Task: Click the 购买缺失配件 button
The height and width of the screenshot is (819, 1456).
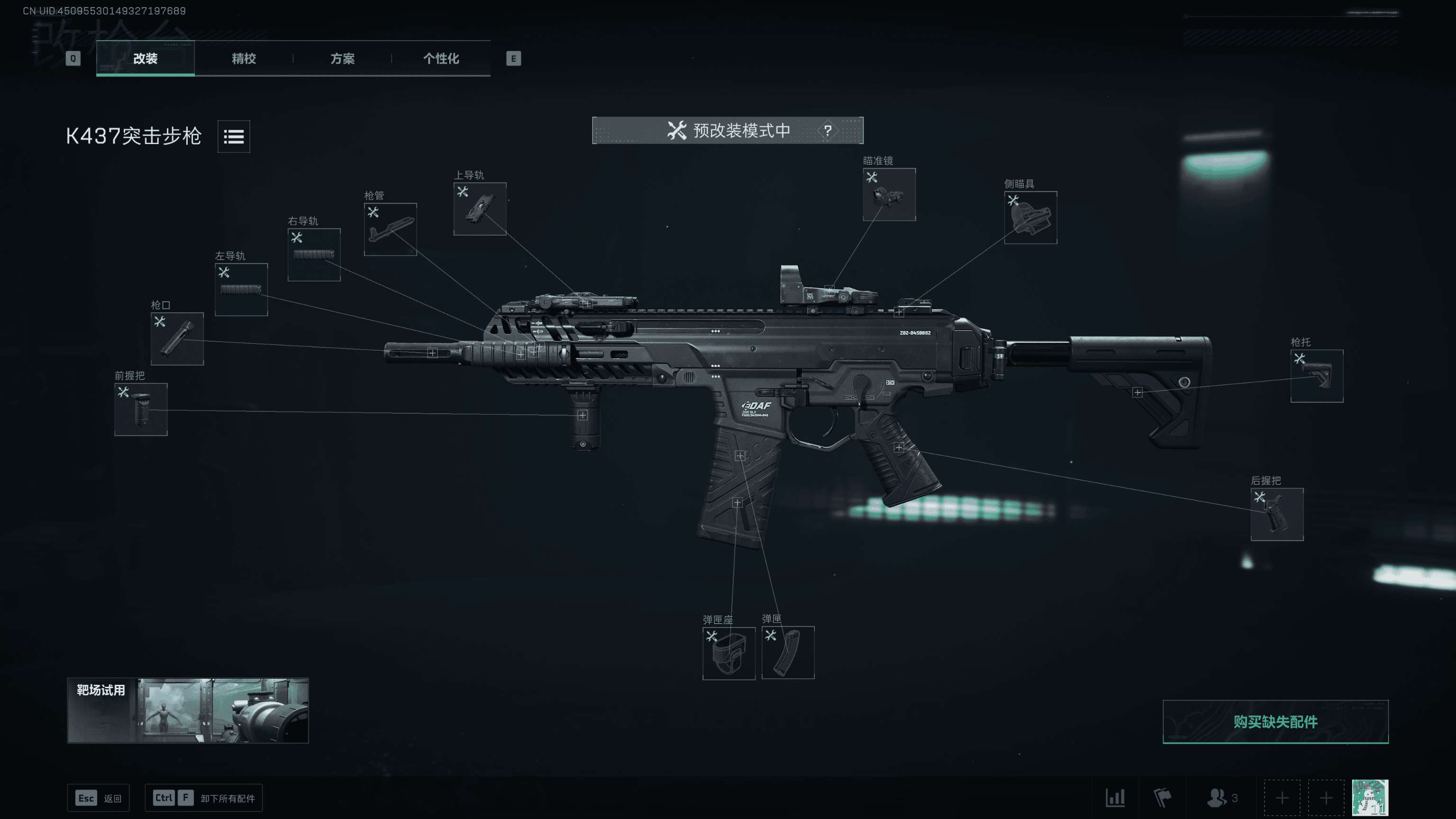Action: (x=1275, y=722)
